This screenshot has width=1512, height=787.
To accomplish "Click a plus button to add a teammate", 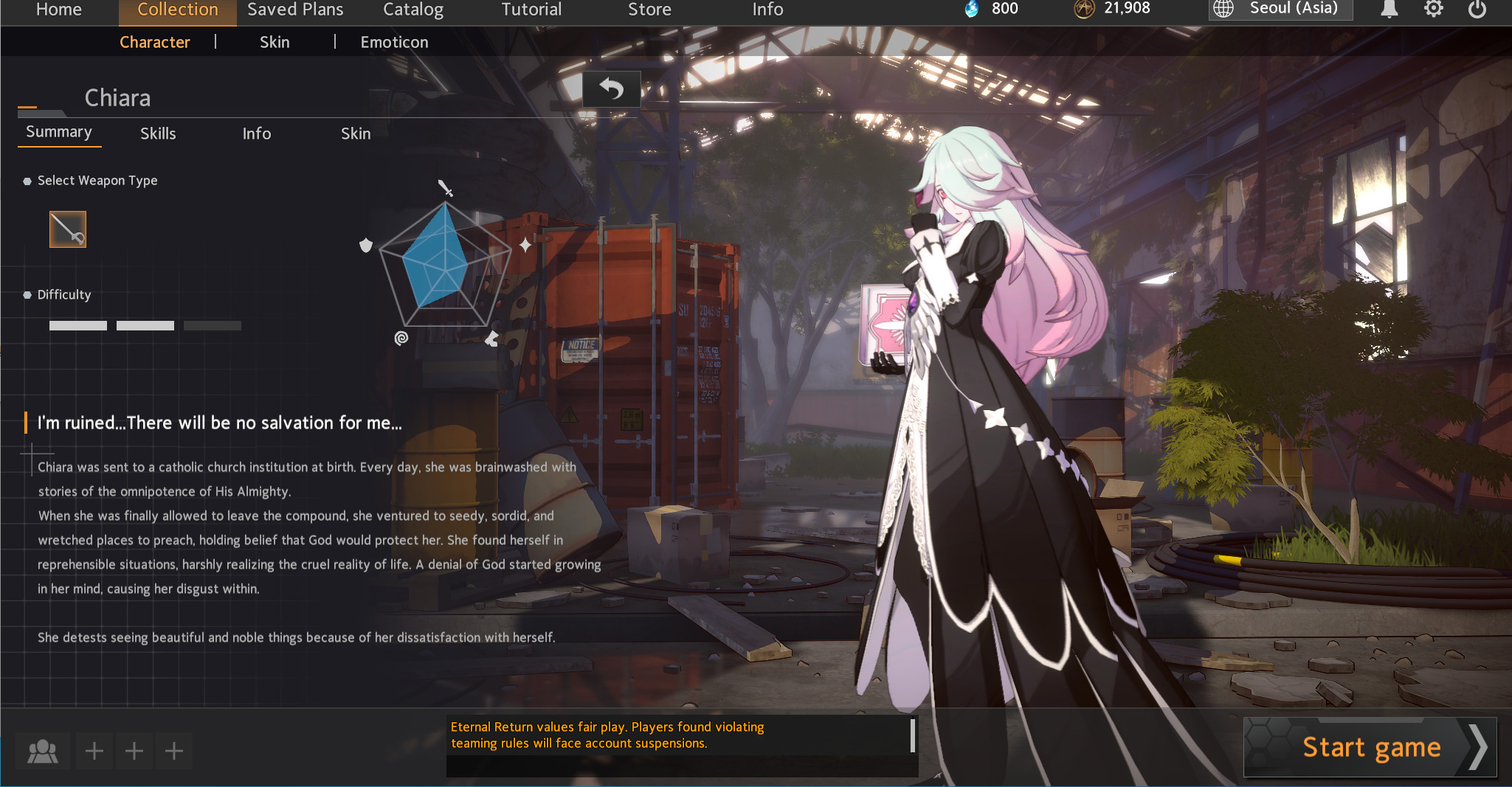I will (94, 750).
